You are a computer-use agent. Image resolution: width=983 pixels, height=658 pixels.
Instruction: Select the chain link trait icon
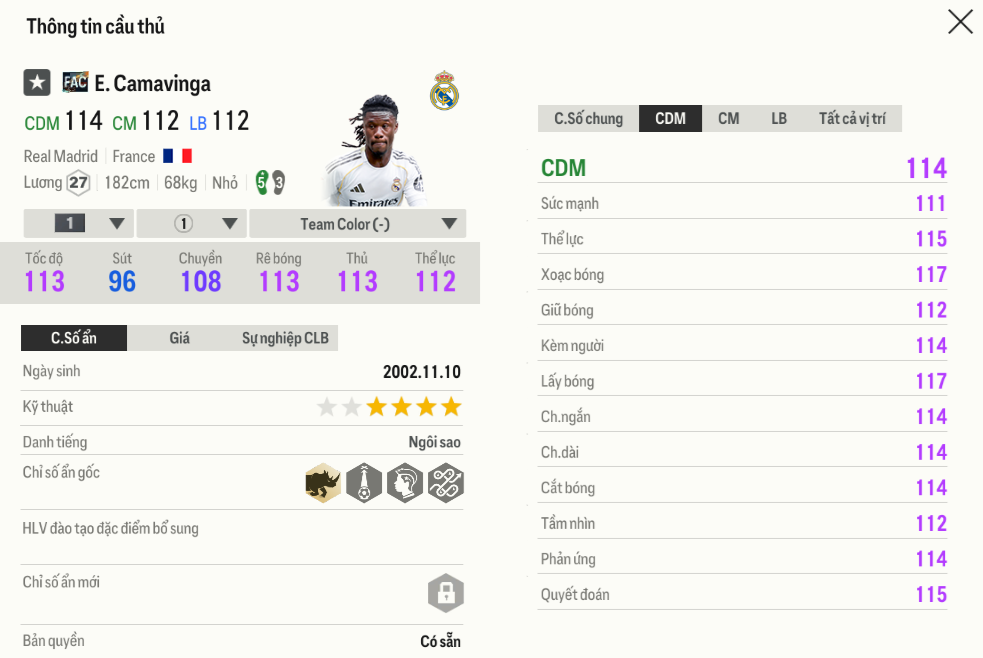click(445, 484)
